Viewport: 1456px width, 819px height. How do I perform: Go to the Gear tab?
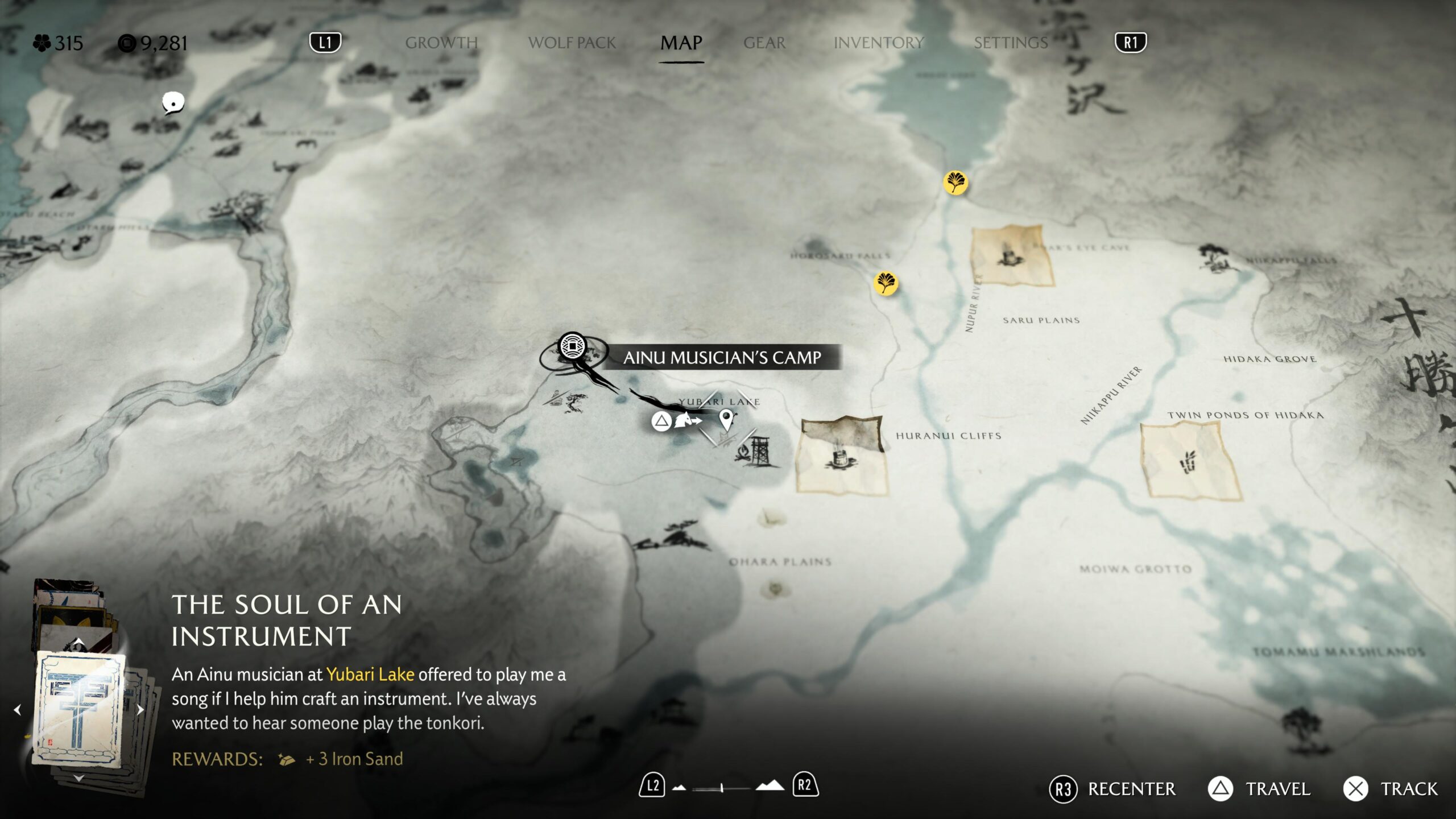(764, 43)
